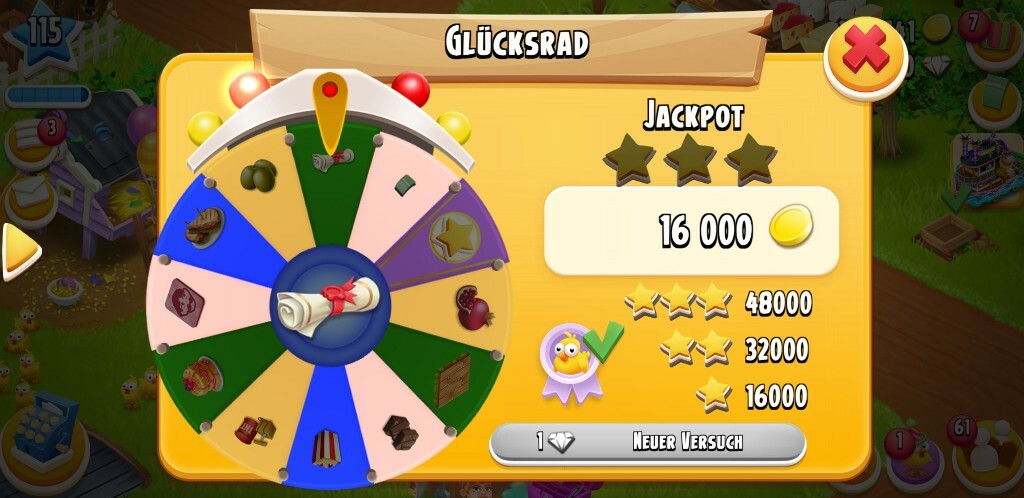Open the yellow arrow side tab
1024x498 pixels.
[18, 250]
